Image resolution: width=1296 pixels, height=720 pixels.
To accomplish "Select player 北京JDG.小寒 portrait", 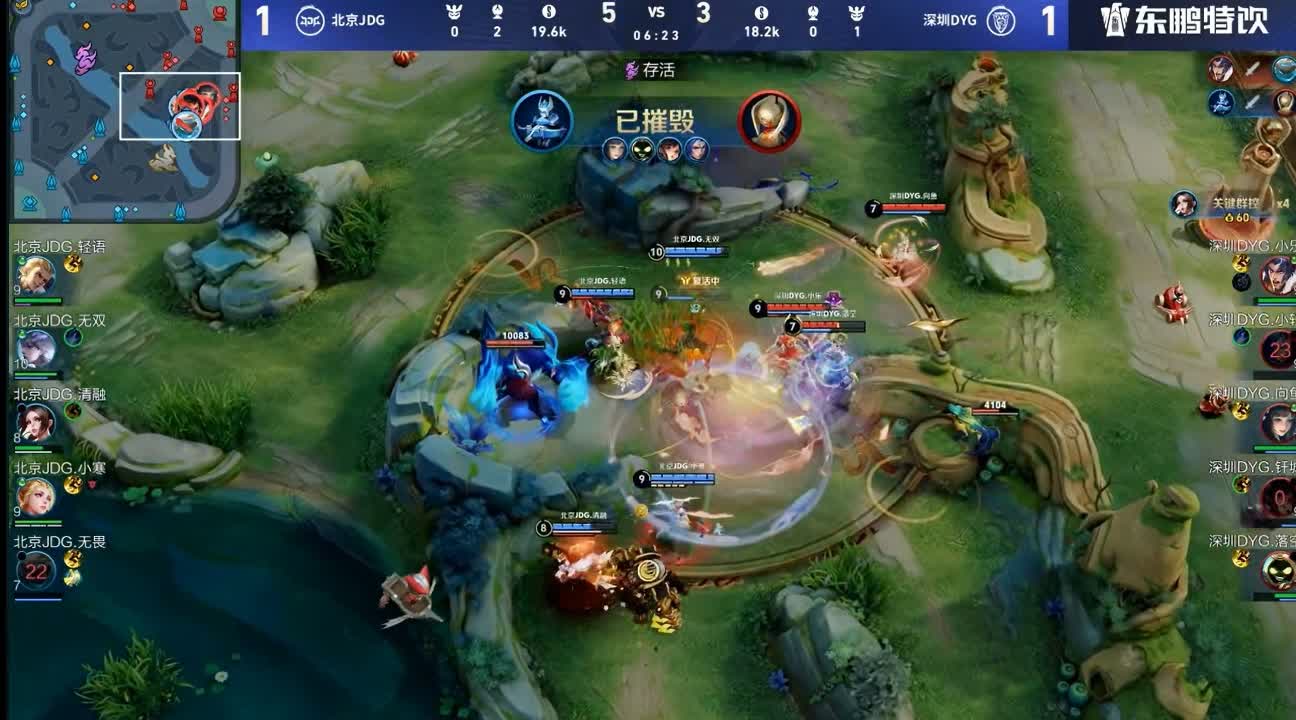I will coord(36,497).
